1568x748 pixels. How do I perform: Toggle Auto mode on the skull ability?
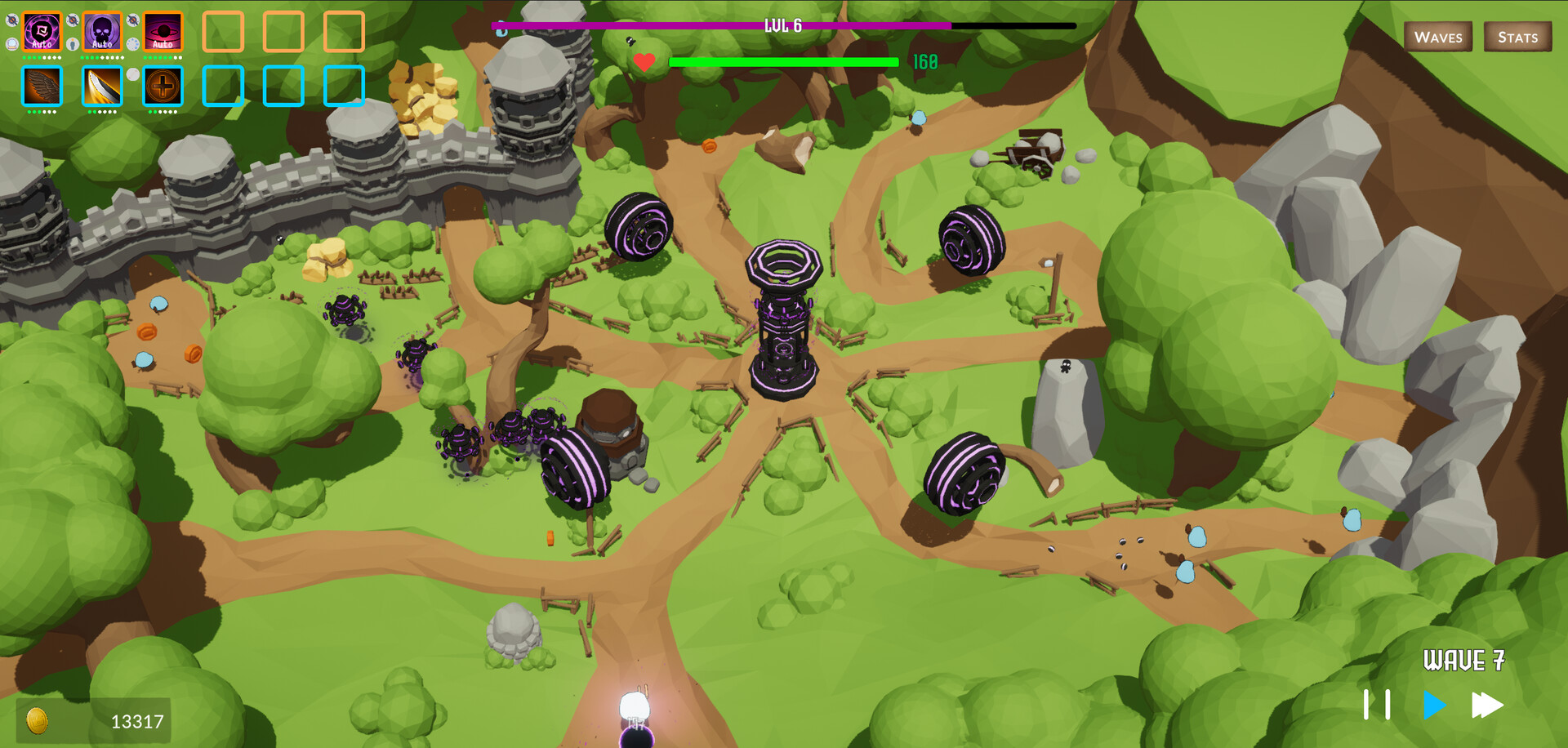click(x=102, y=44)
